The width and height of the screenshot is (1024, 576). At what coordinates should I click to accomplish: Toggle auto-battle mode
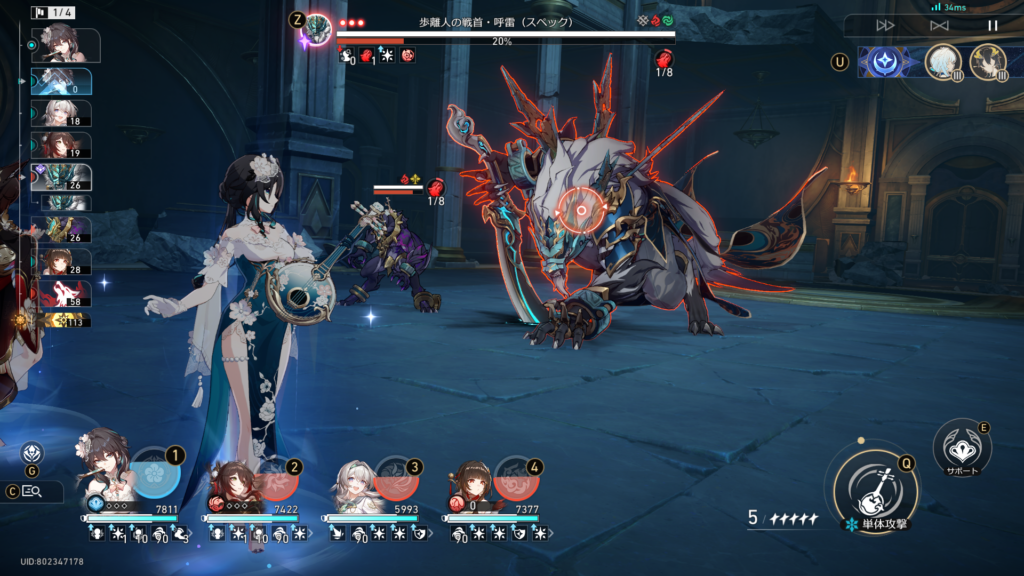tap(939, 25)
